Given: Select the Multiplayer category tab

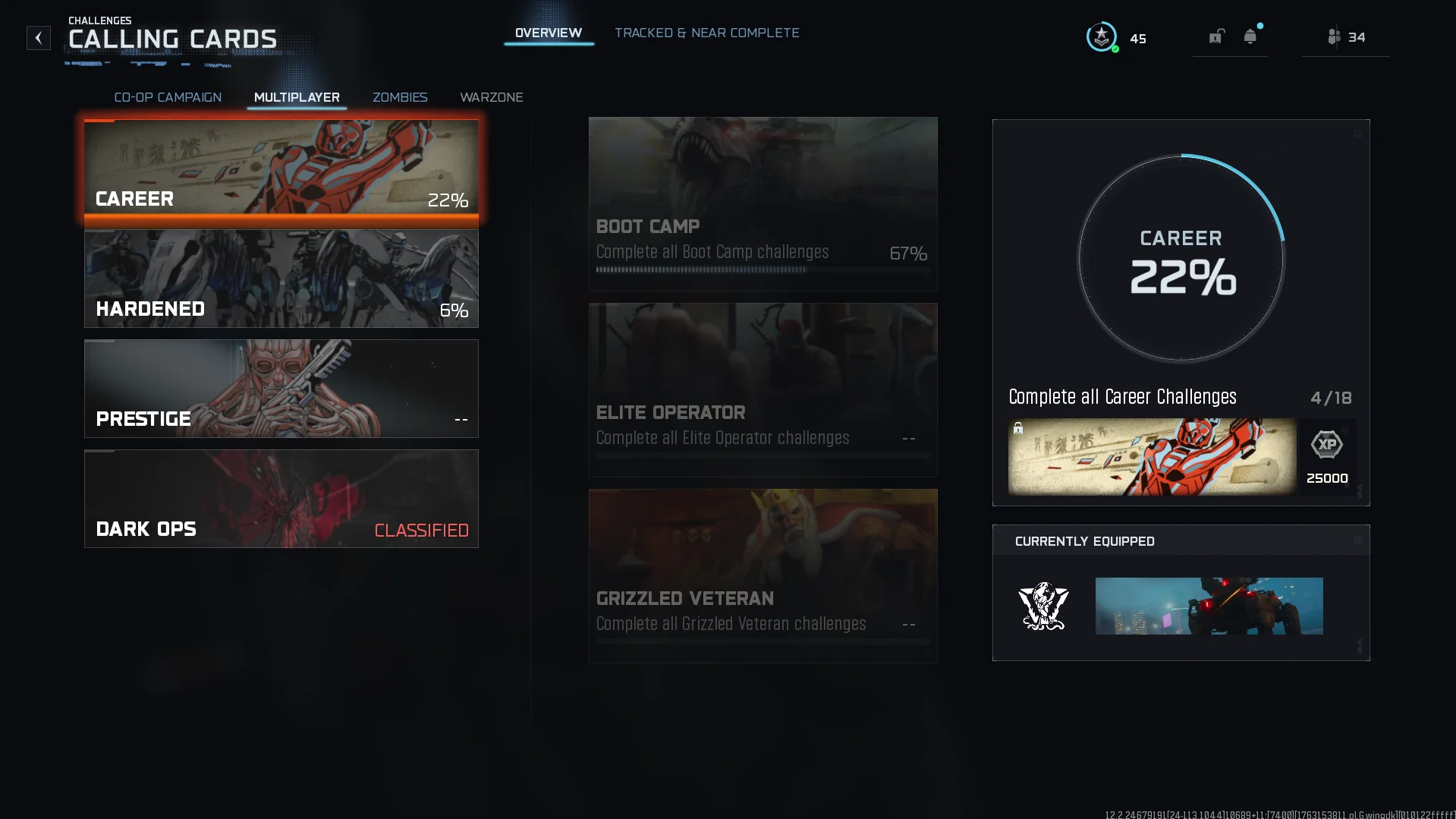Looking at the screenshot, I should (297, 97).
